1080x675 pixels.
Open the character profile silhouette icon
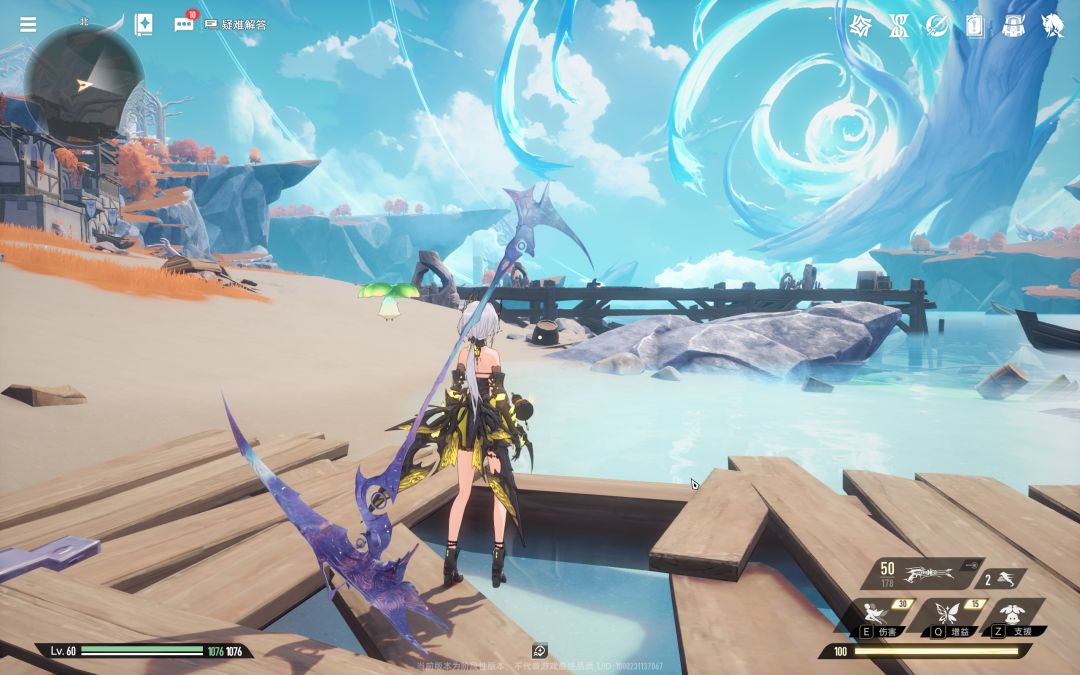click(x=1052, y=26)
